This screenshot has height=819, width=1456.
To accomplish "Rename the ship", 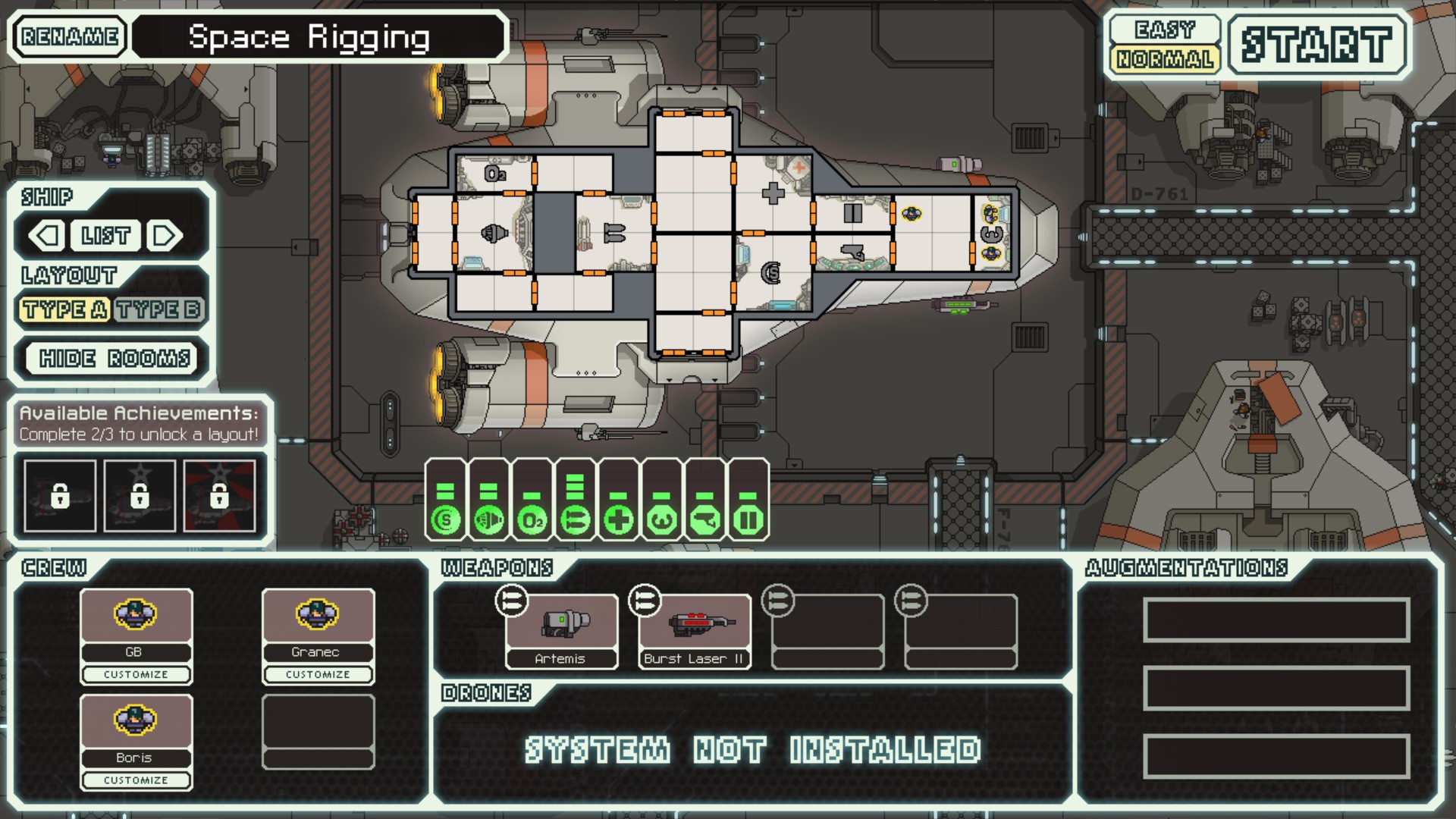I will click(70, 36).
